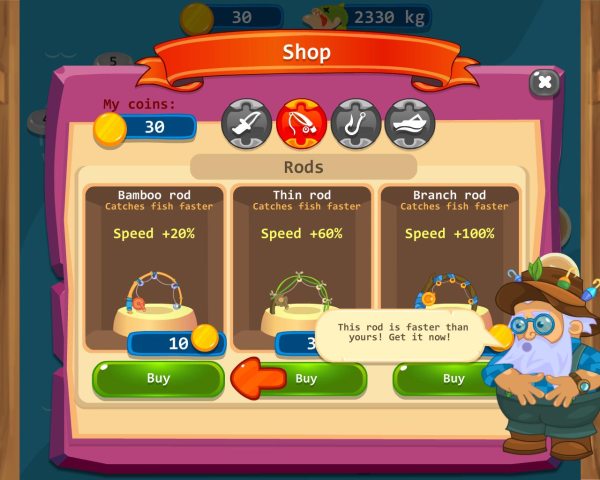
Task: Buy the Branch rod
Action: pyautogui.click(x=452, y=379)
